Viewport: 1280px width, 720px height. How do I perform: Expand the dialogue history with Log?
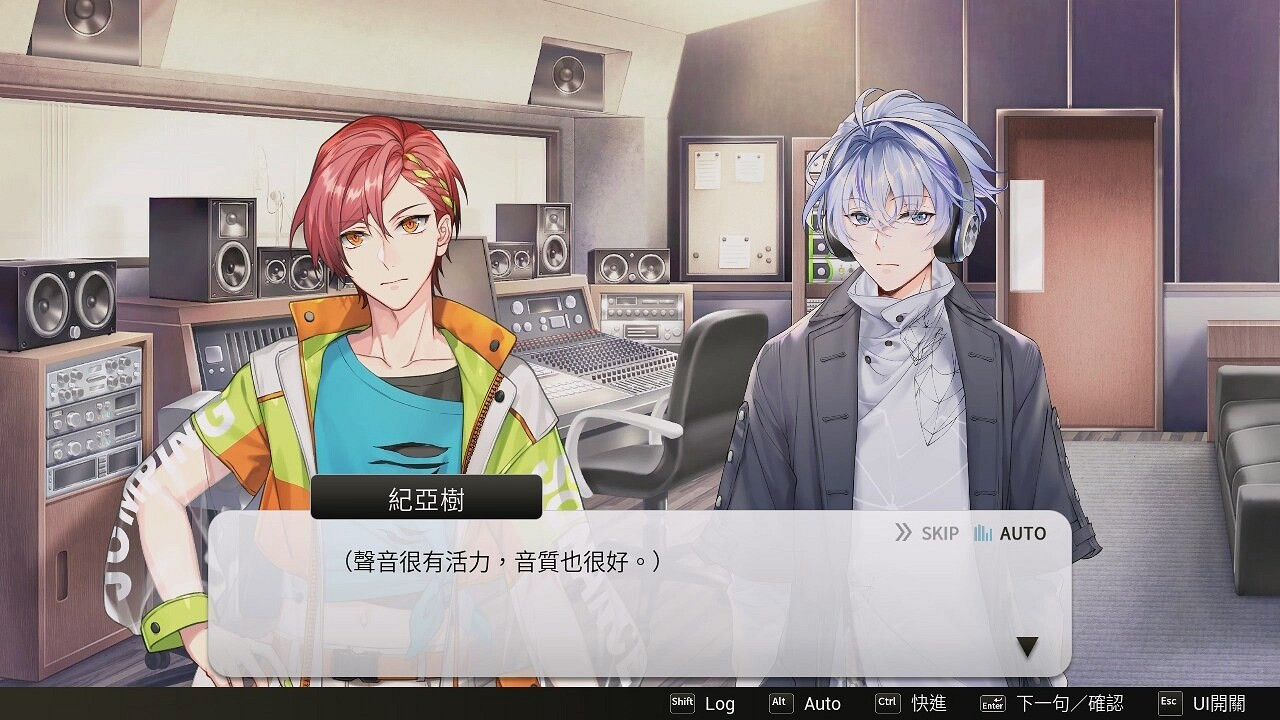click(x=720, y=703)
